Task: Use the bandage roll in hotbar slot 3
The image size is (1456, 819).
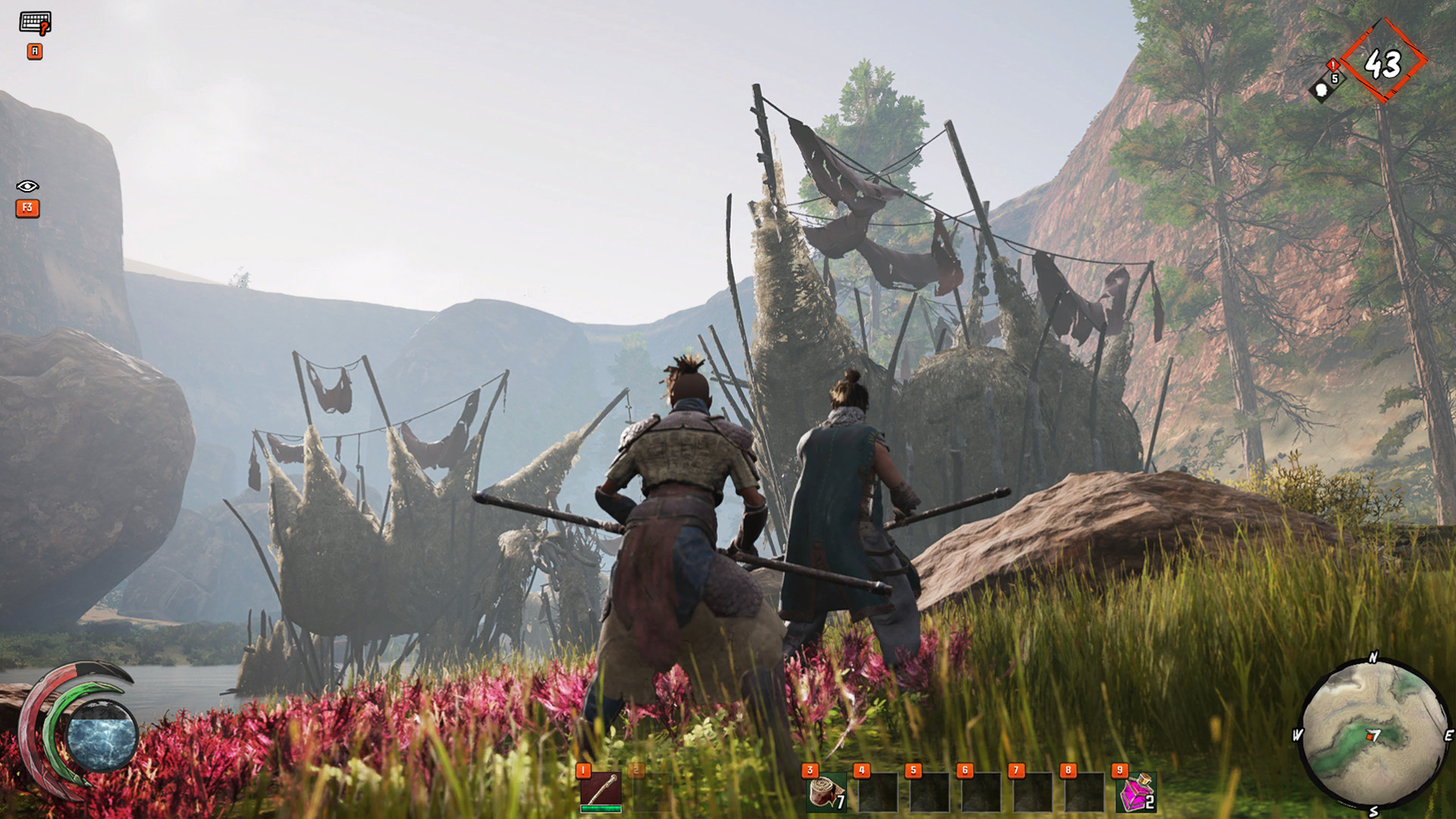Action: (827, 792)
